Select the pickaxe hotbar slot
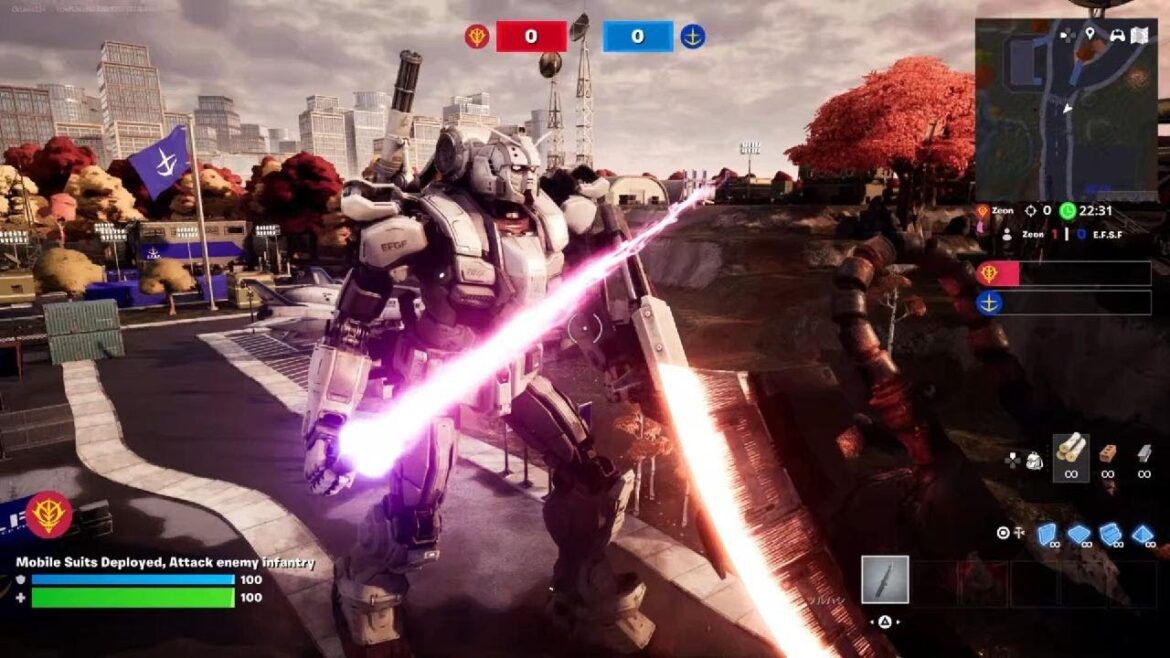Image resolution: width=1170 pixels, height=658 pixels. tap(885, 580)
